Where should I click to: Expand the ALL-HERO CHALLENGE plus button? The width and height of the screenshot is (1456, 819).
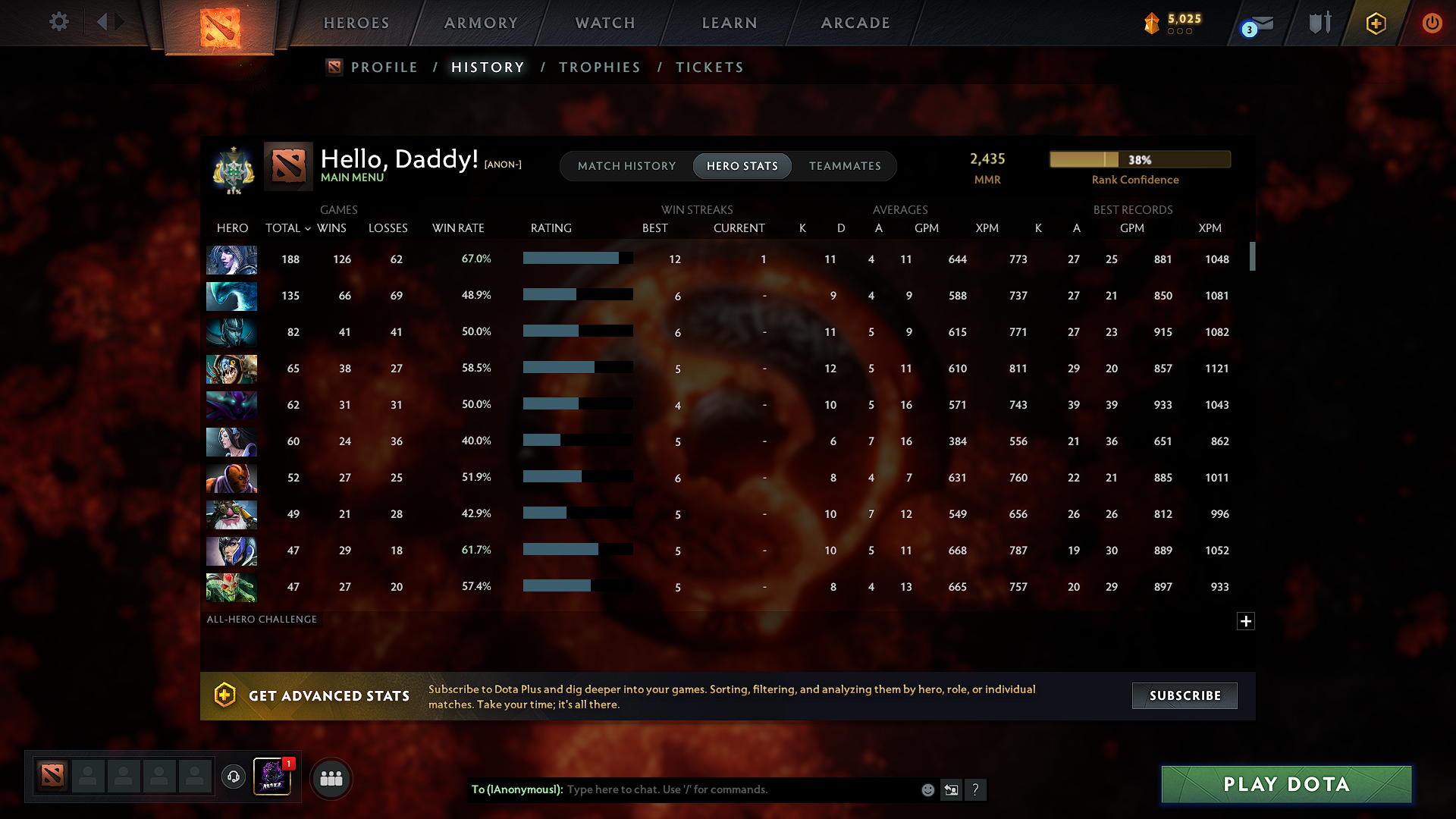click(1245, 620)
